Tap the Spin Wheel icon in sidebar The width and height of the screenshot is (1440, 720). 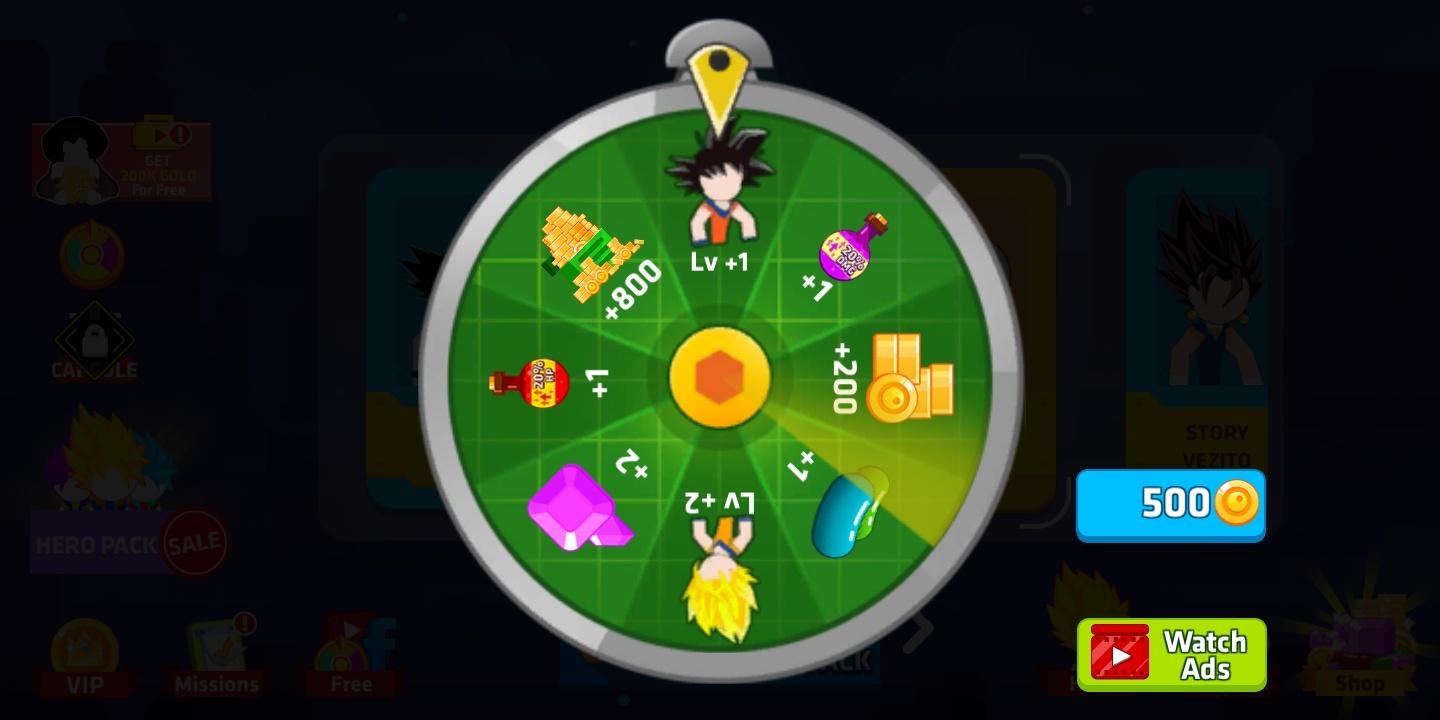pos(91,255)
